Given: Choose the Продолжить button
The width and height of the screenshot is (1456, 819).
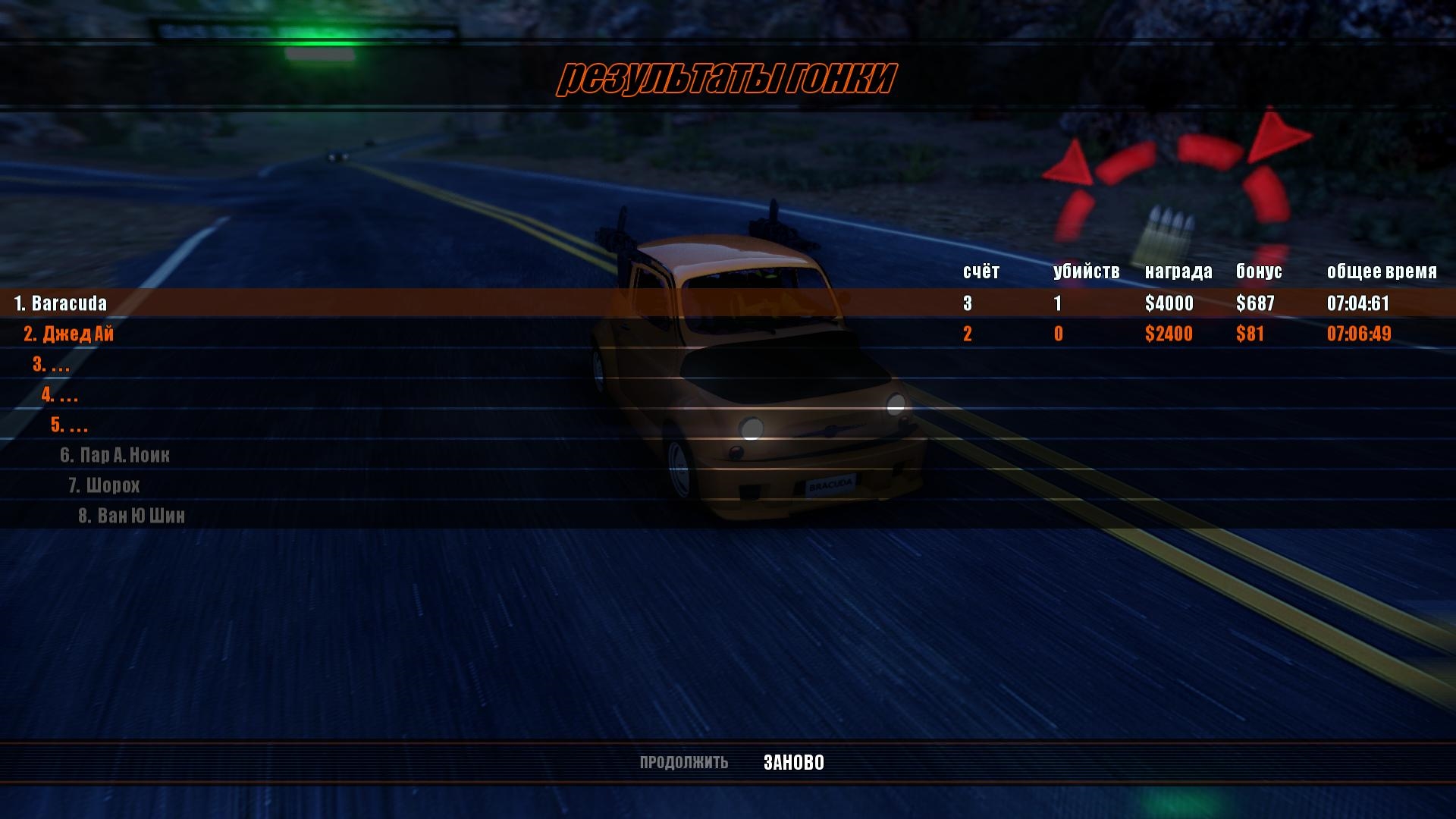Looking at the screenshot, I should 683,762.
